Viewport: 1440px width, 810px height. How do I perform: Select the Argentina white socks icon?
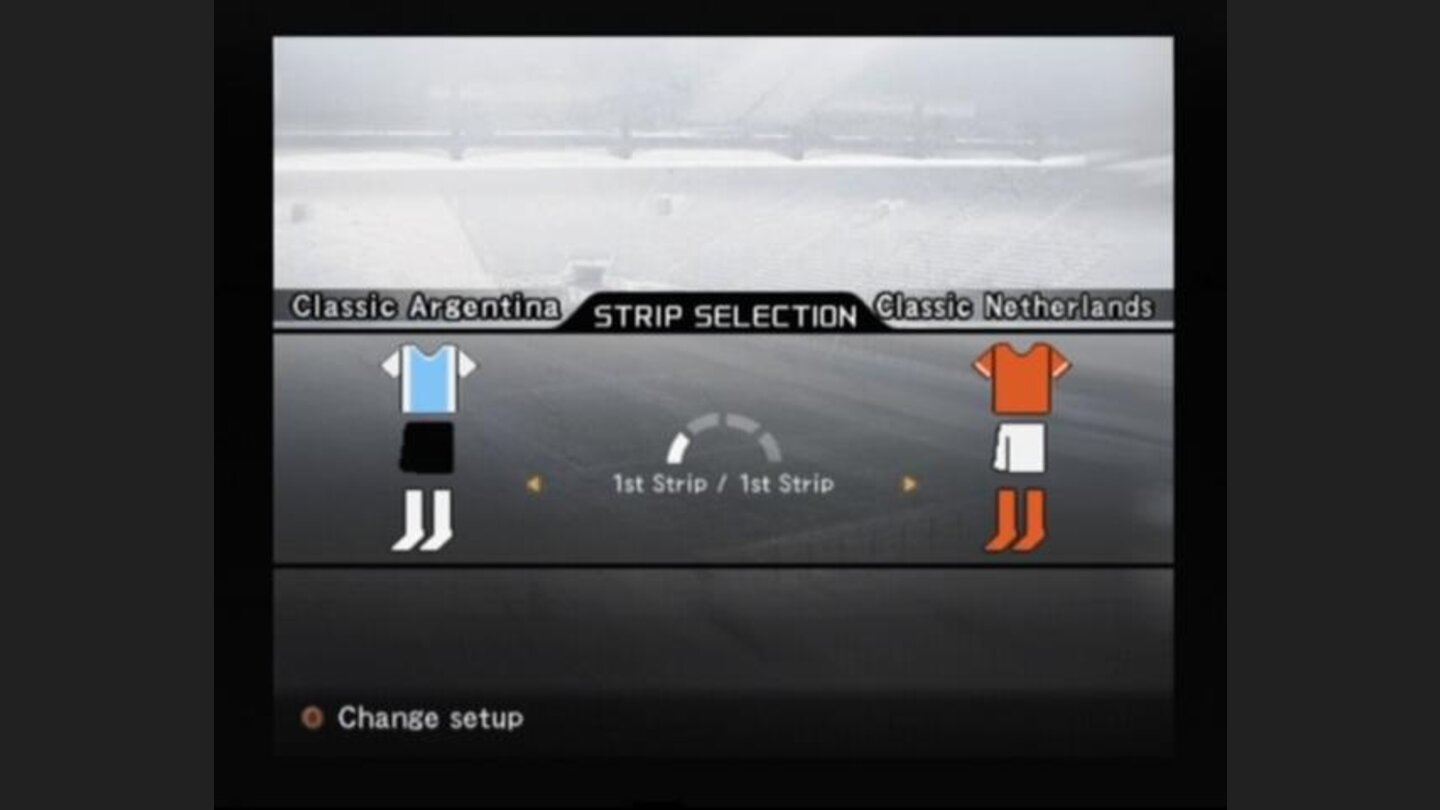(430, 520)
